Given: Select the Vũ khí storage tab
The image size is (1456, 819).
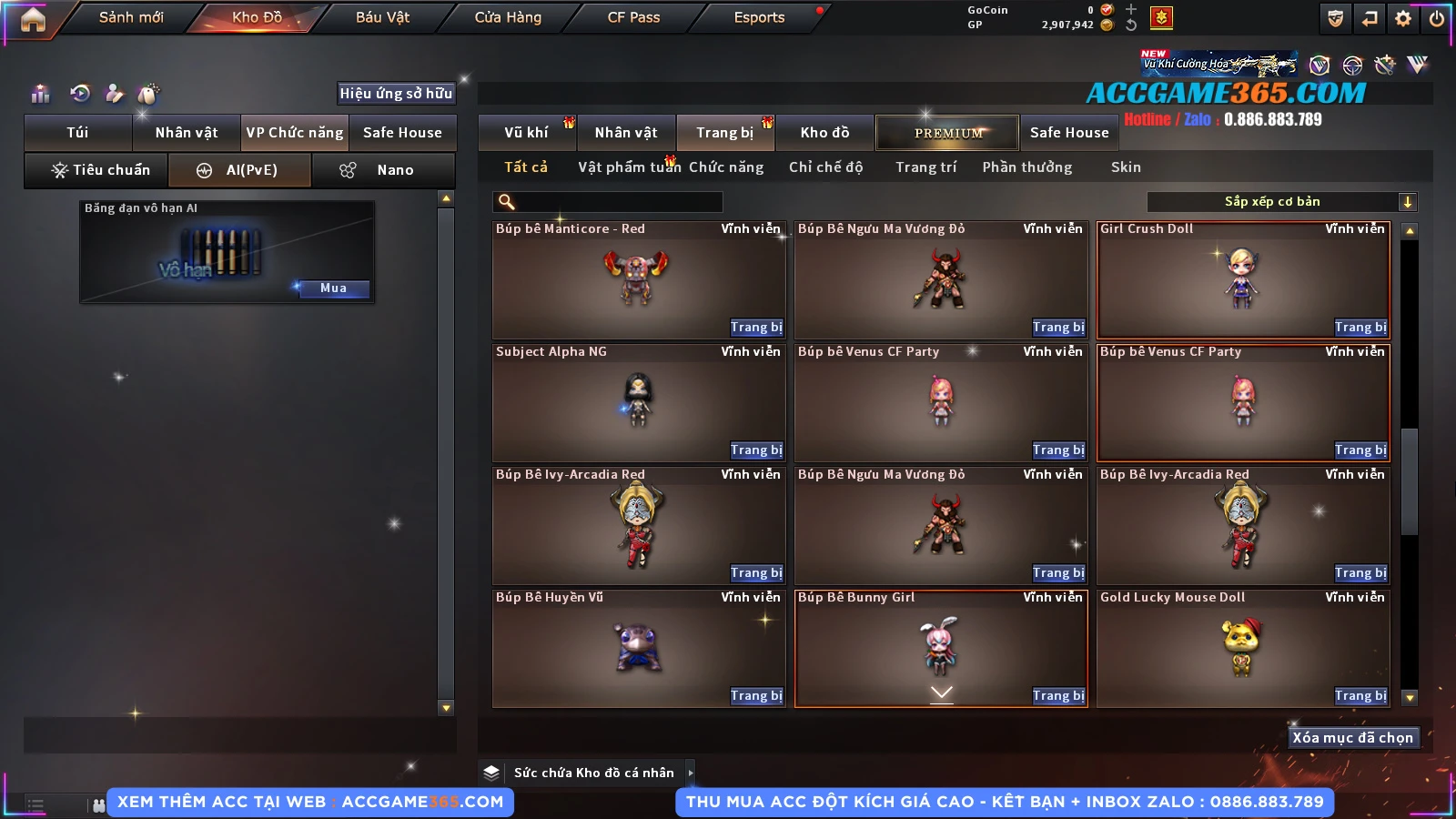Looking at the screenshot, I should (526, 133).
